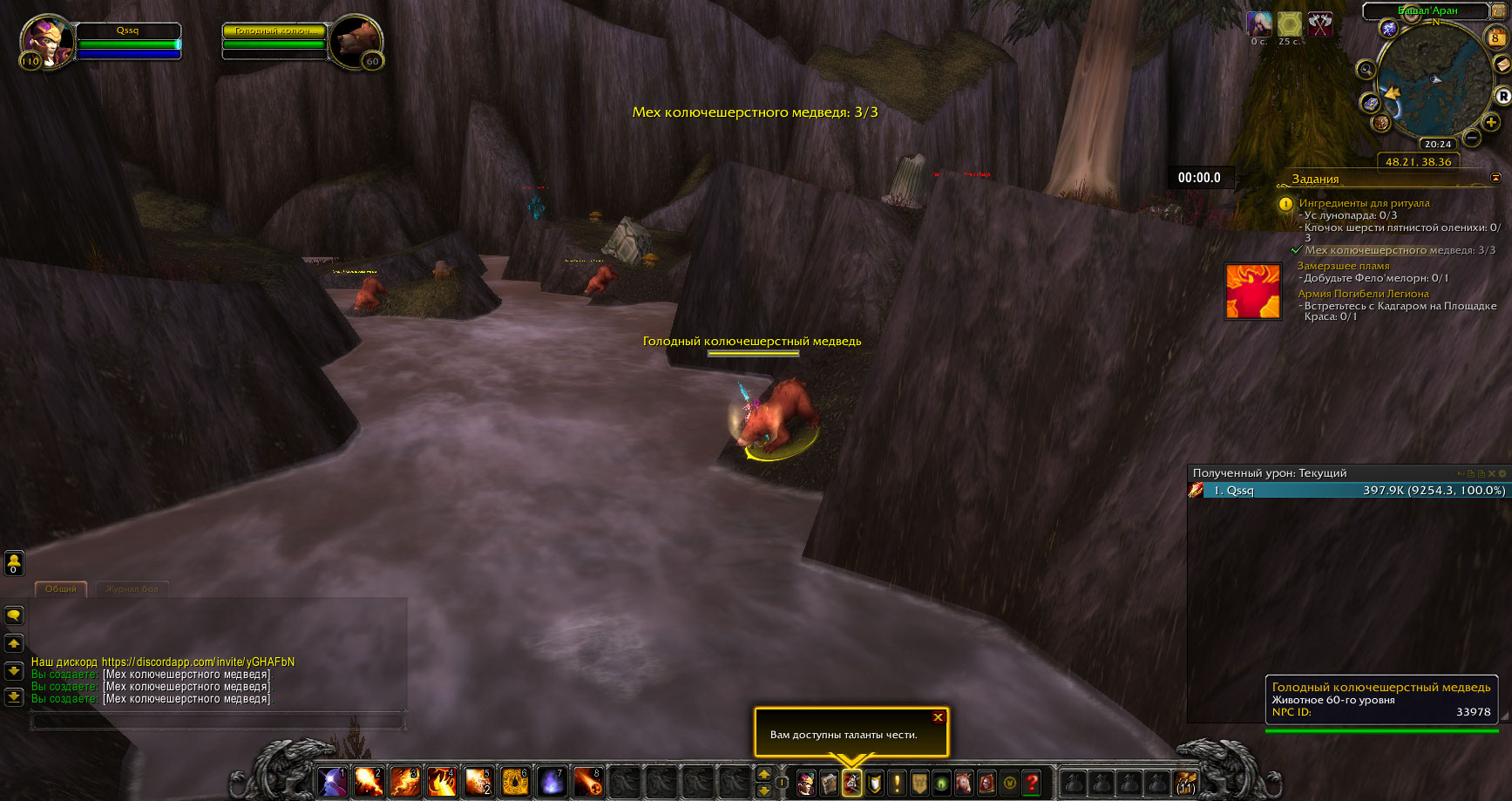Zoom in on the minimap

(x=1491, y=123)
